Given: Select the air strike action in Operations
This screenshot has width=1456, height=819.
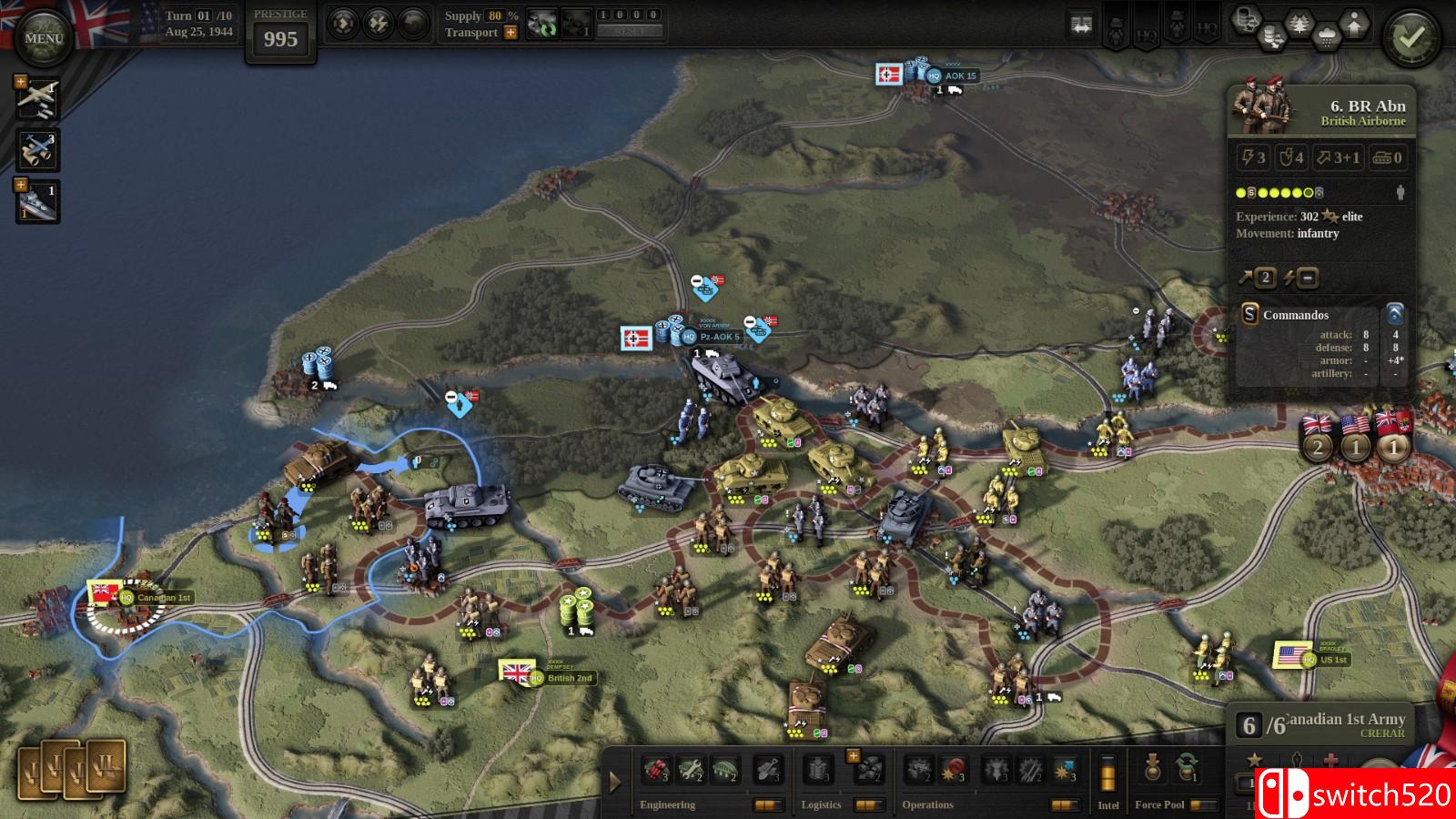Looking at the screenshot, I should pyautogui.click(x=1066, y=769).
